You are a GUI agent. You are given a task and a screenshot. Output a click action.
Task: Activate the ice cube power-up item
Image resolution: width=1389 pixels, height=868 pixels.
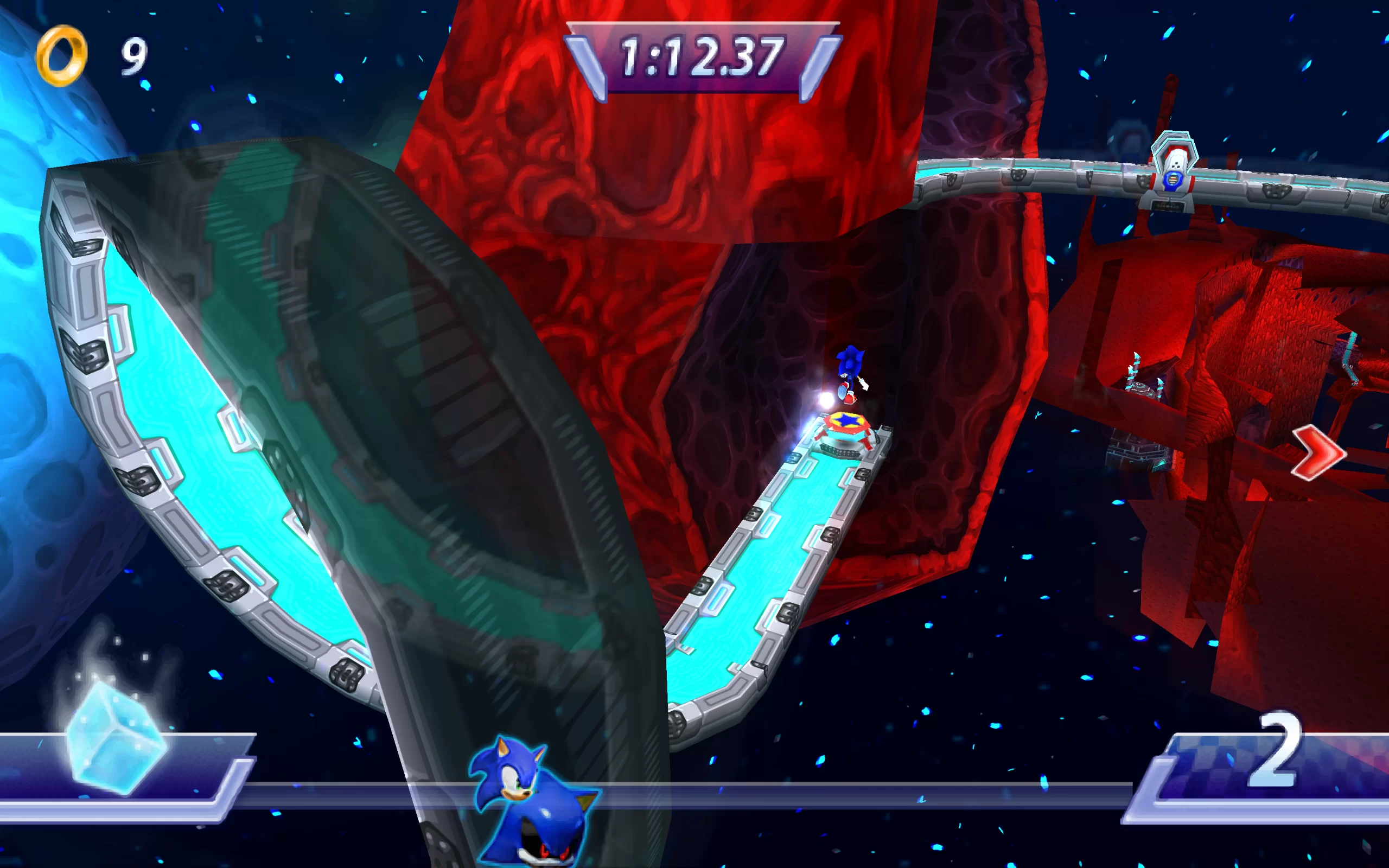[117, 737]
